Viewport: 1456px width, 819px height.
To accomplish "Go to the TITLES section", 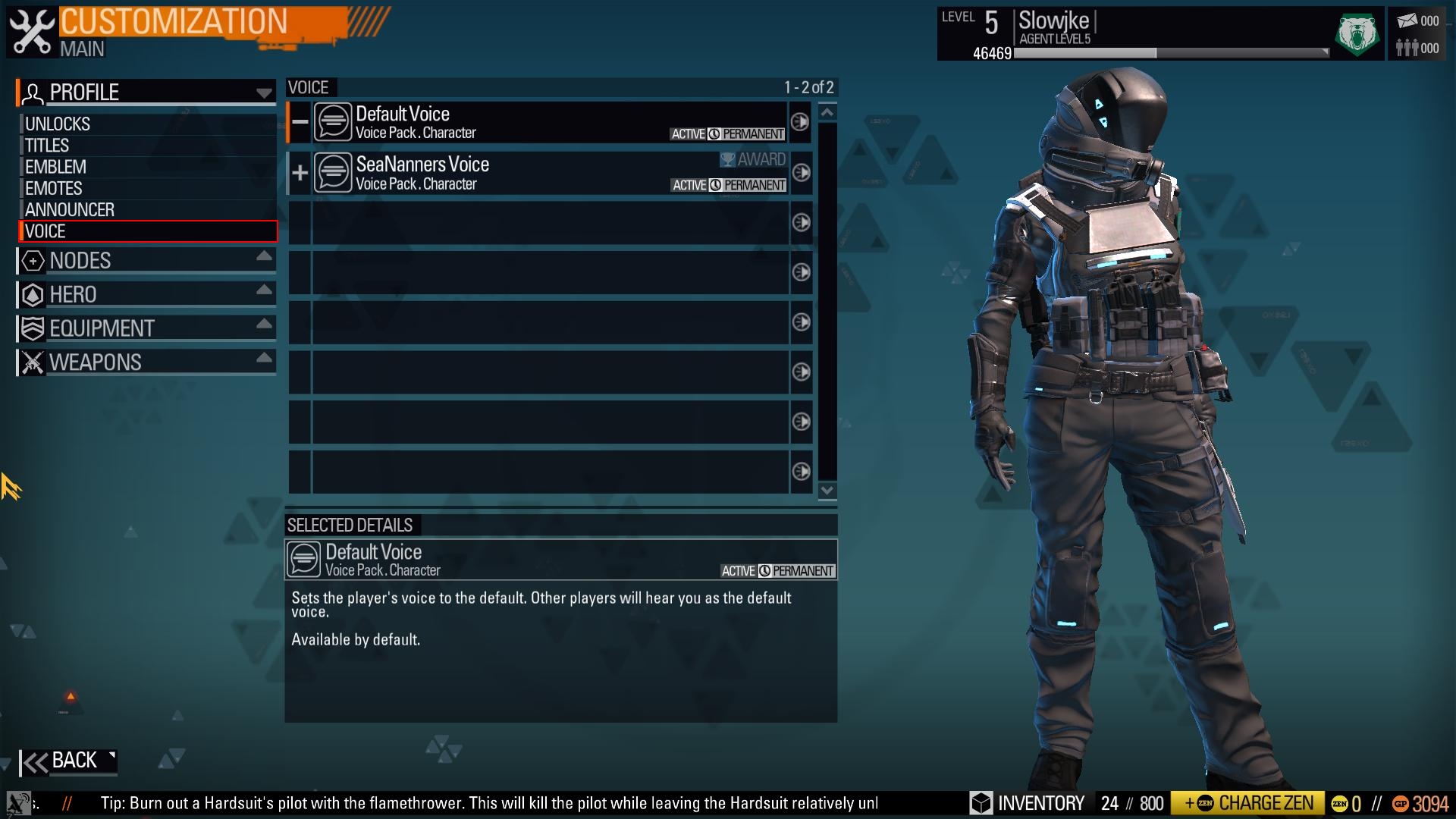I will coord(47,146).
